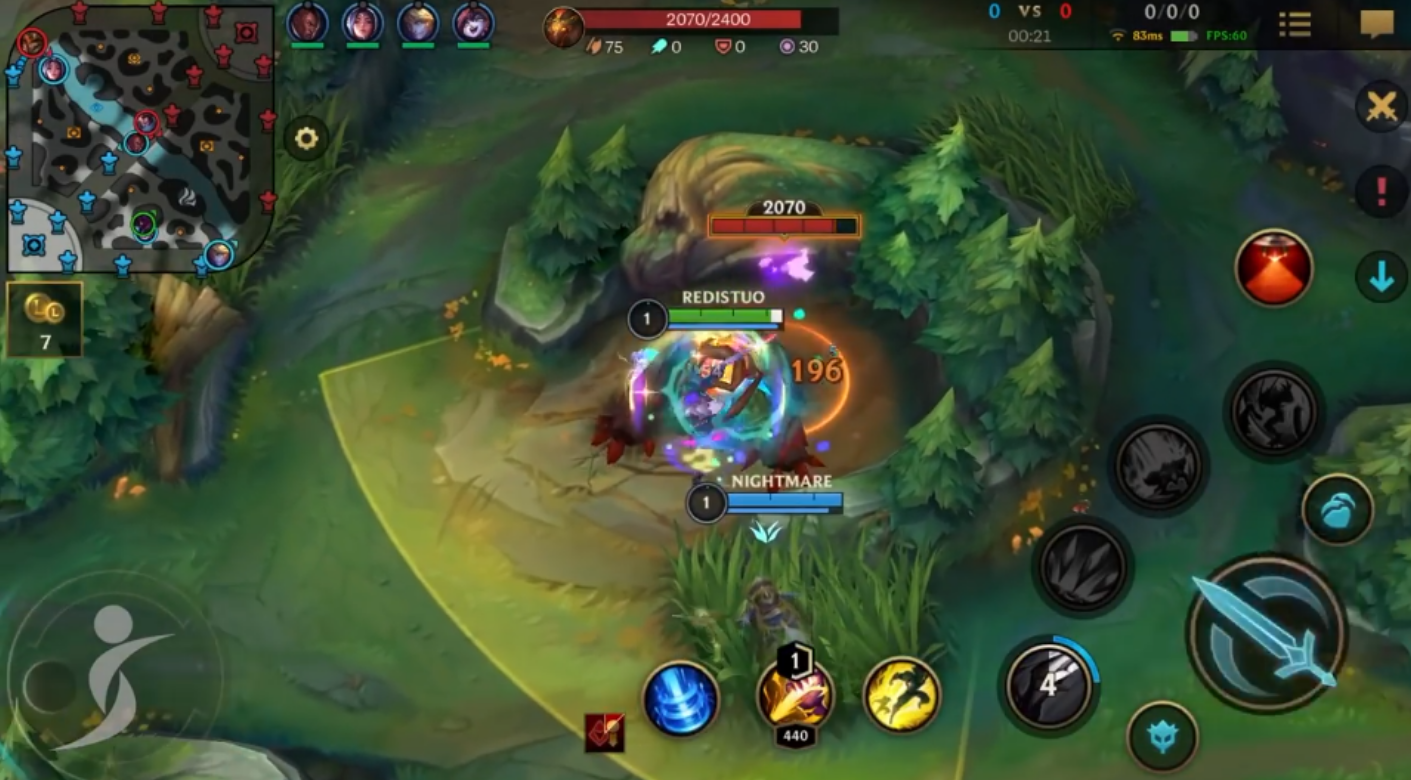Tap the blue leaf button beside attack
1411x780 pixels.
(x=1337, y=510)
